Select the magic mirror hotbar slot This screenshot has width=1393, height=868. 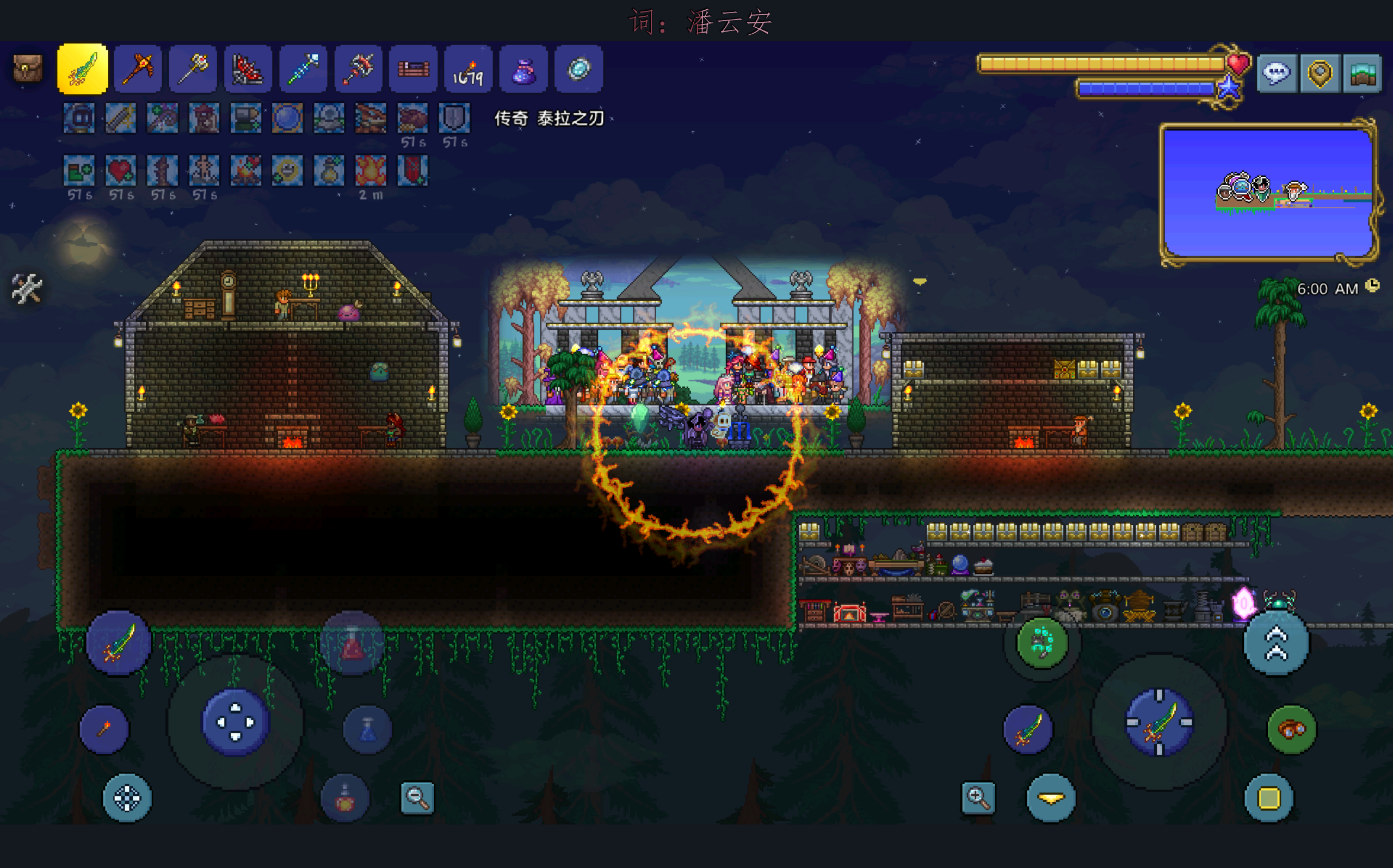click(x=578, y=69)
